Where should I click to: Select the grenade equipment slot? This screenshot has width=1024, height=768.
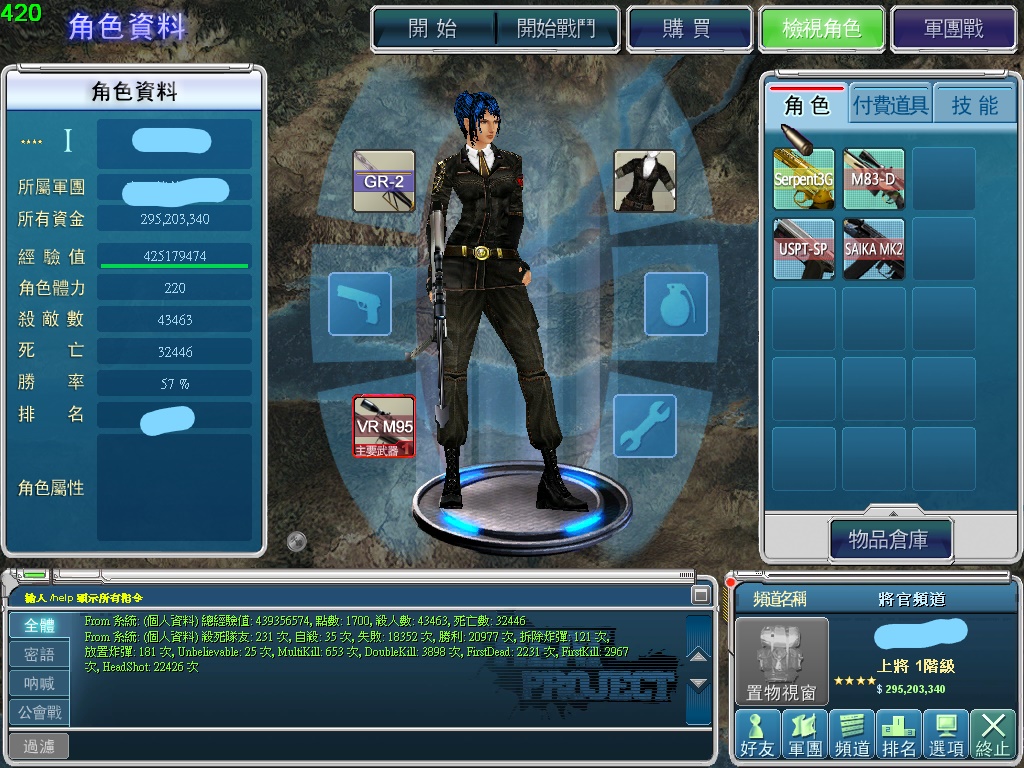coord(675,303)
